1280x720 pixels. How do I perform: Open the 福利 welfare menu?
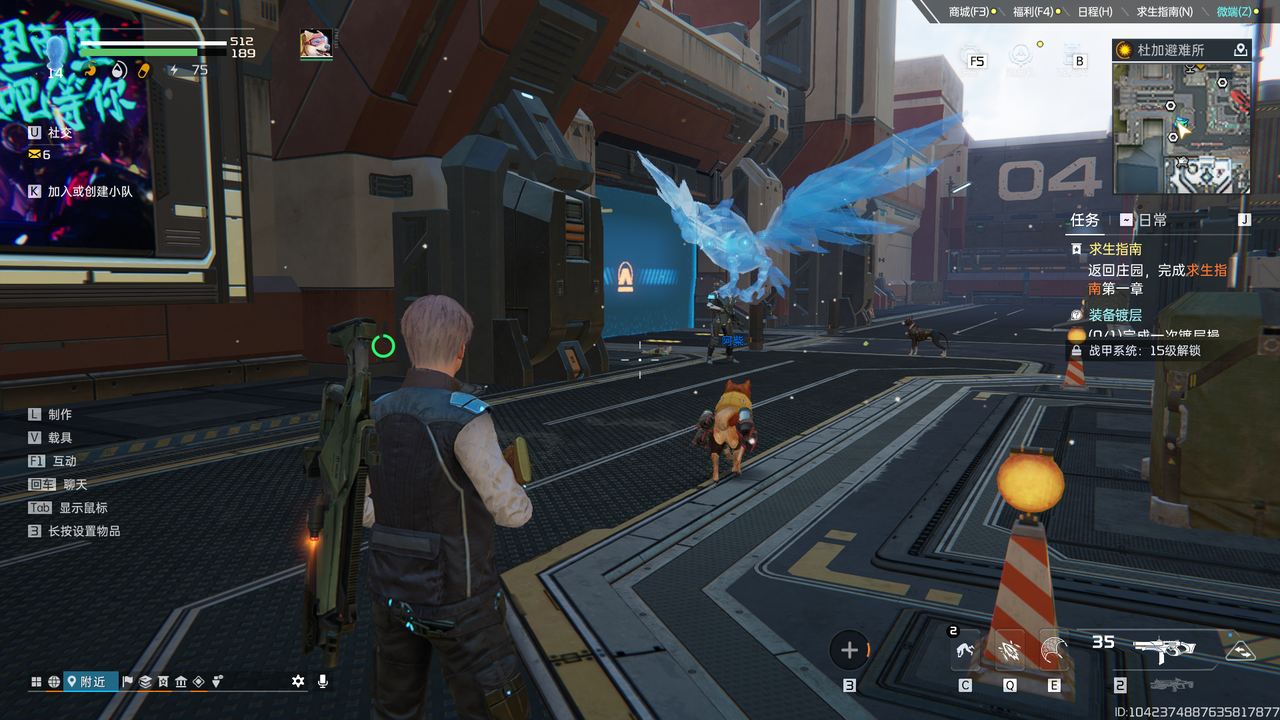click(x=1032, y=12)
